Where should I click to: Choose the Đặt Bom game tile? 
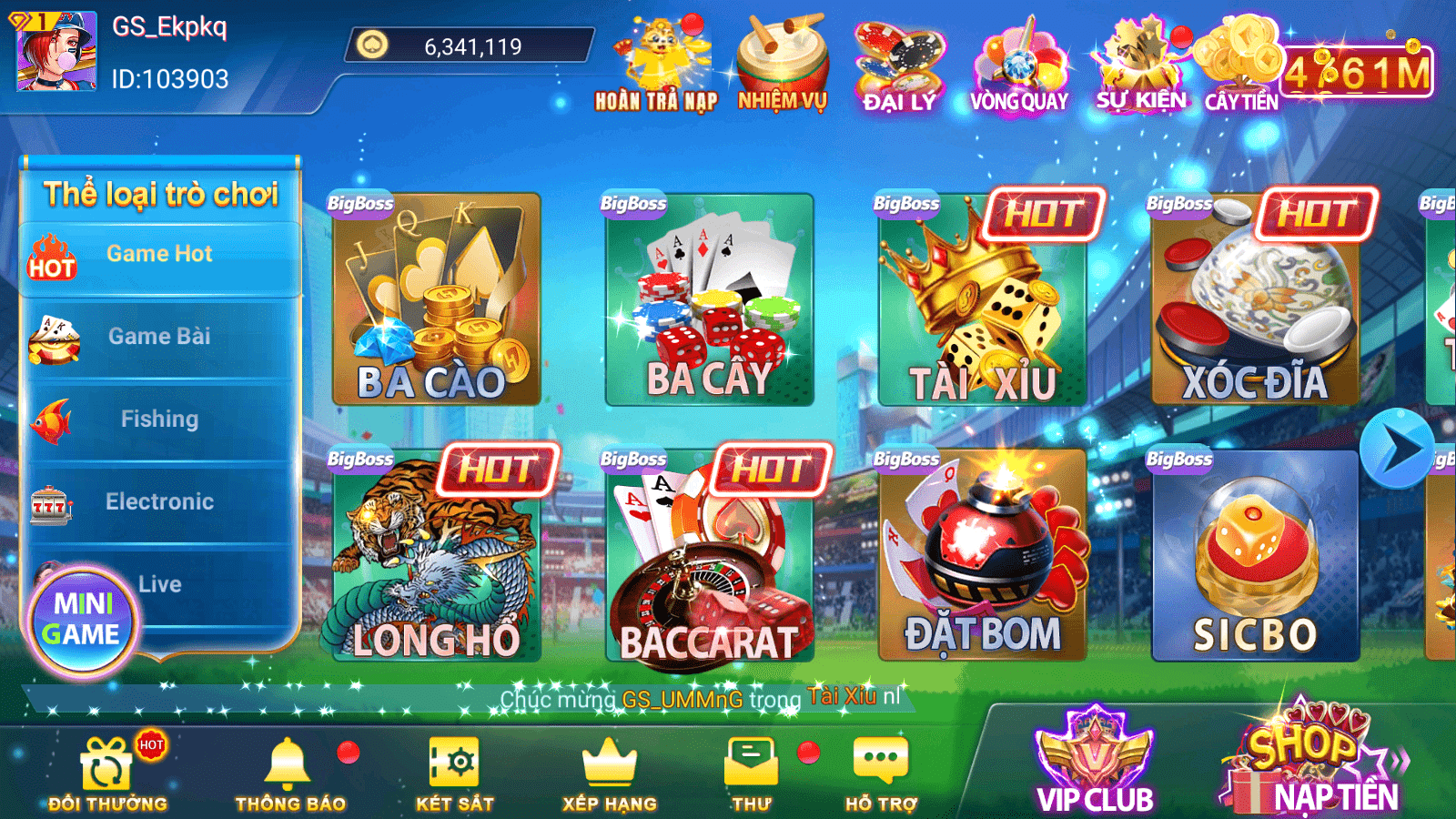tap(982, 555)
